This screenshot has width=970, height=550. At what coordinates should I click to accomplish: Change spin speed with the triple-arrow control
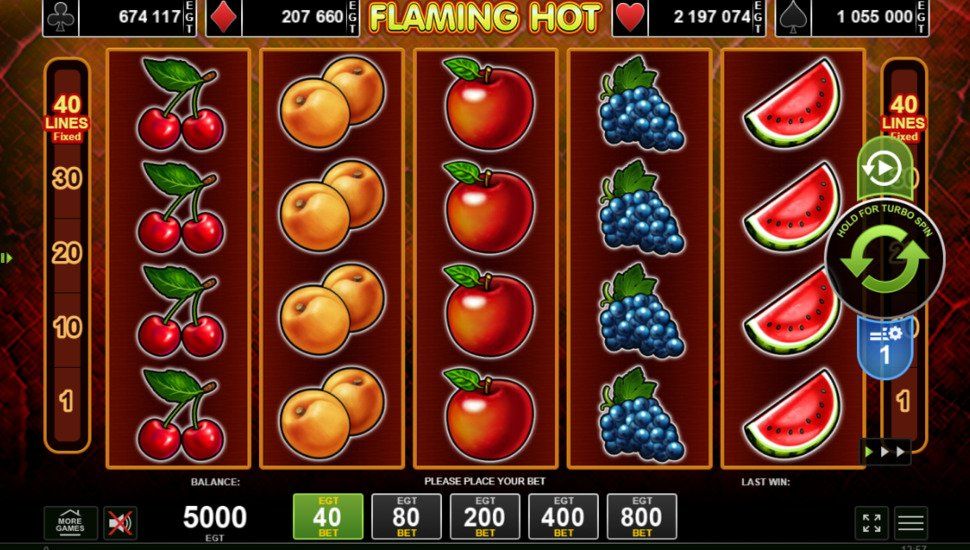coord(886,452)
